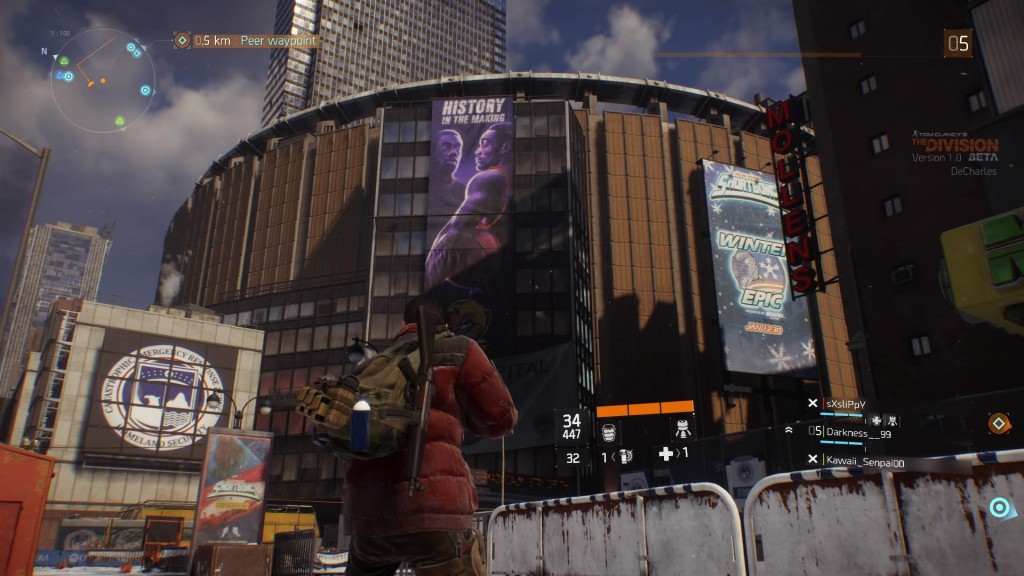Click the cyan circular objective marker
The width and height of the screenshot is (1024, 576).
pyautogui.click(x=997, y=507)
